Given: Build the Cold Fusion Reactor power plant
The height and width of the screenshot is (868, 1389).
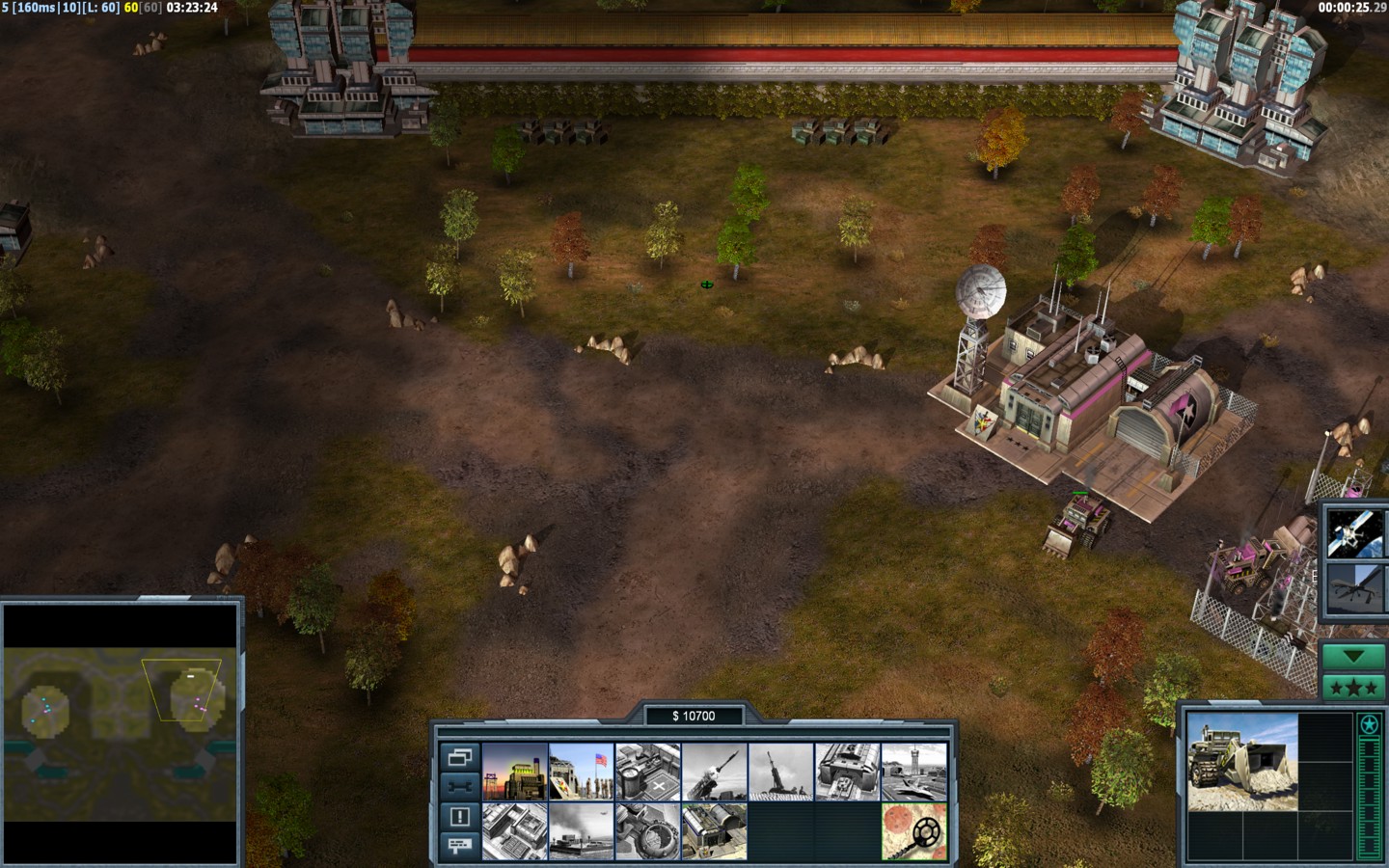Looking at the screenshot, I should pyautogui.click(x=514, y=772).
